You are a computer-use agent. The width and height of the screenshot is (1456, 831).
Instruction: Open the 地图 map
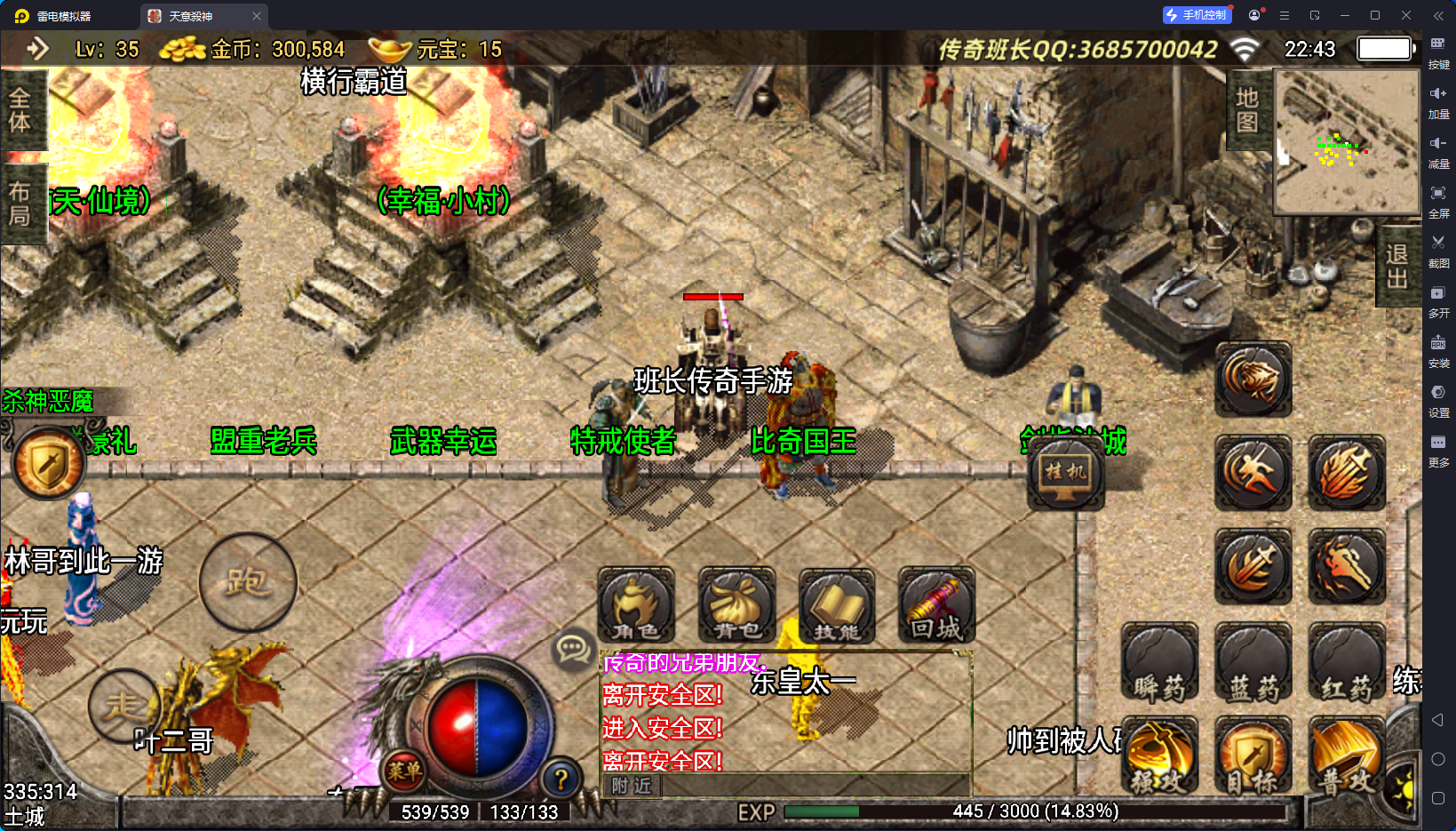point(1247,110)
